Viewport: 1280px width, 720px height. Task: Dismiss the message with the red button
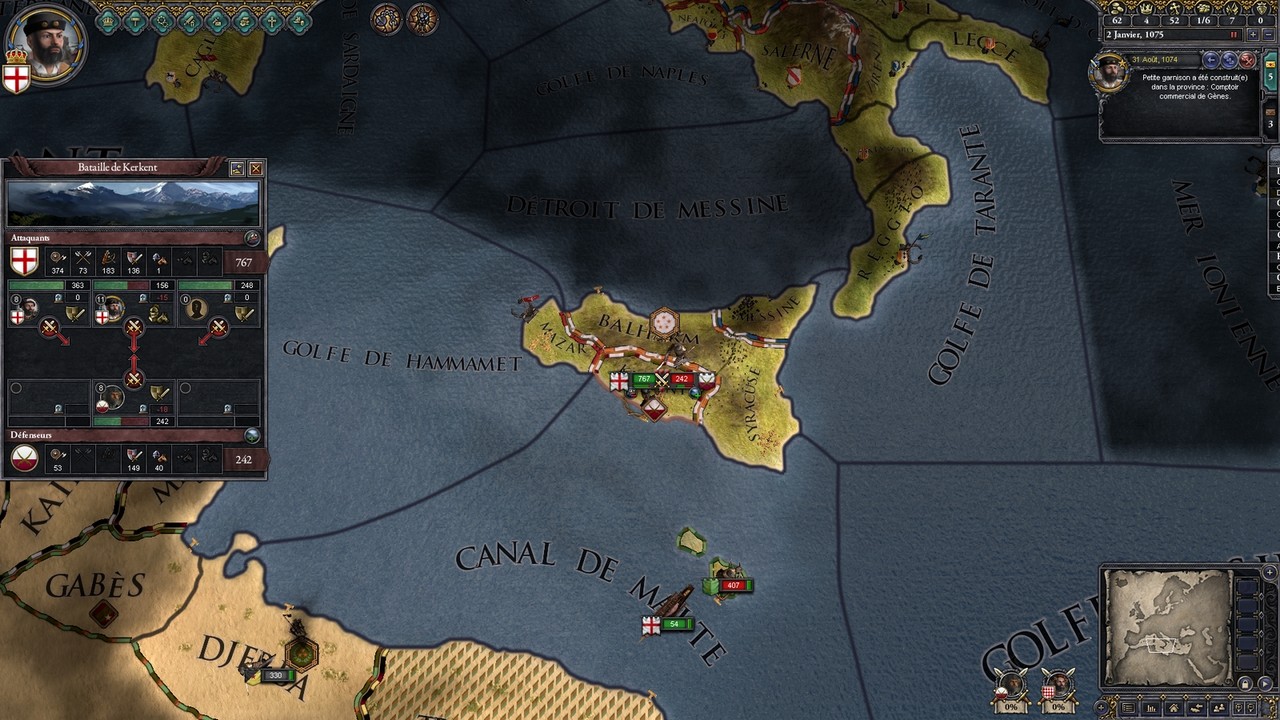1247,60
